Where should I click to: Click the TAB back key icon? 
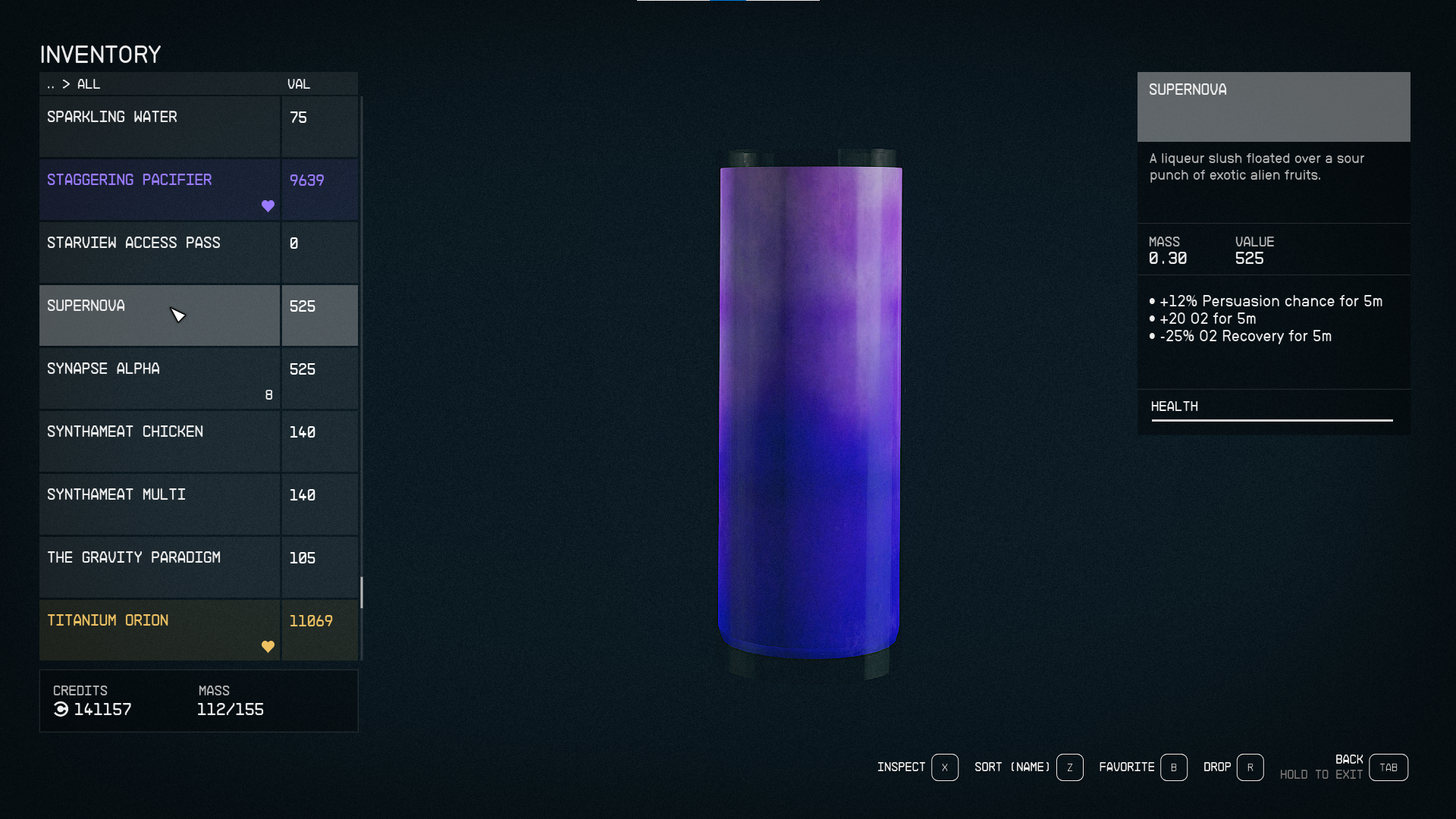(x=1389, y=767)
